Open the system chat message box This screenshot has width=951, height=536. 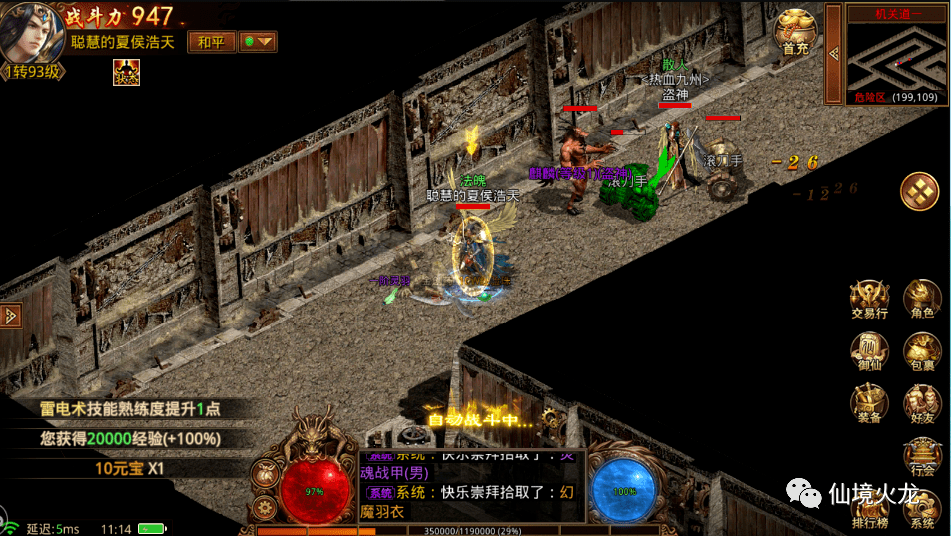(x=472, y=486)
